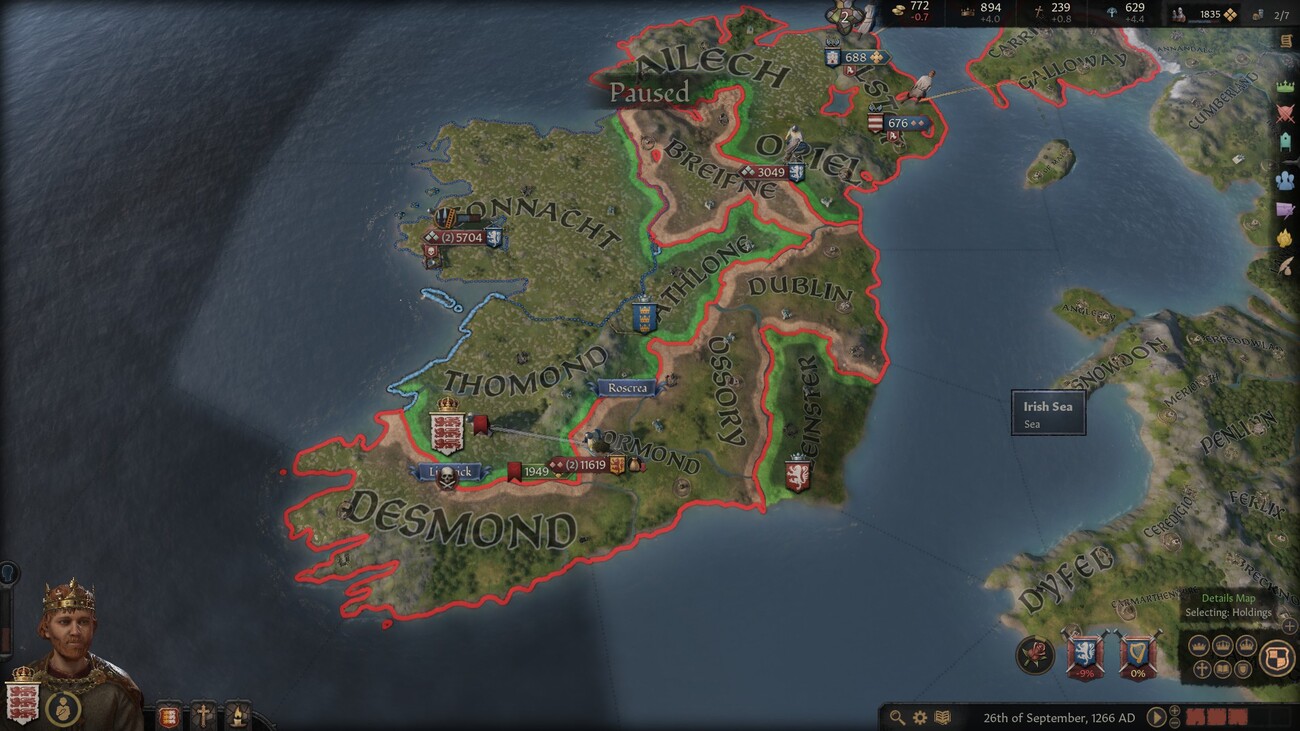Click the red rose icon

[1035, 655]
